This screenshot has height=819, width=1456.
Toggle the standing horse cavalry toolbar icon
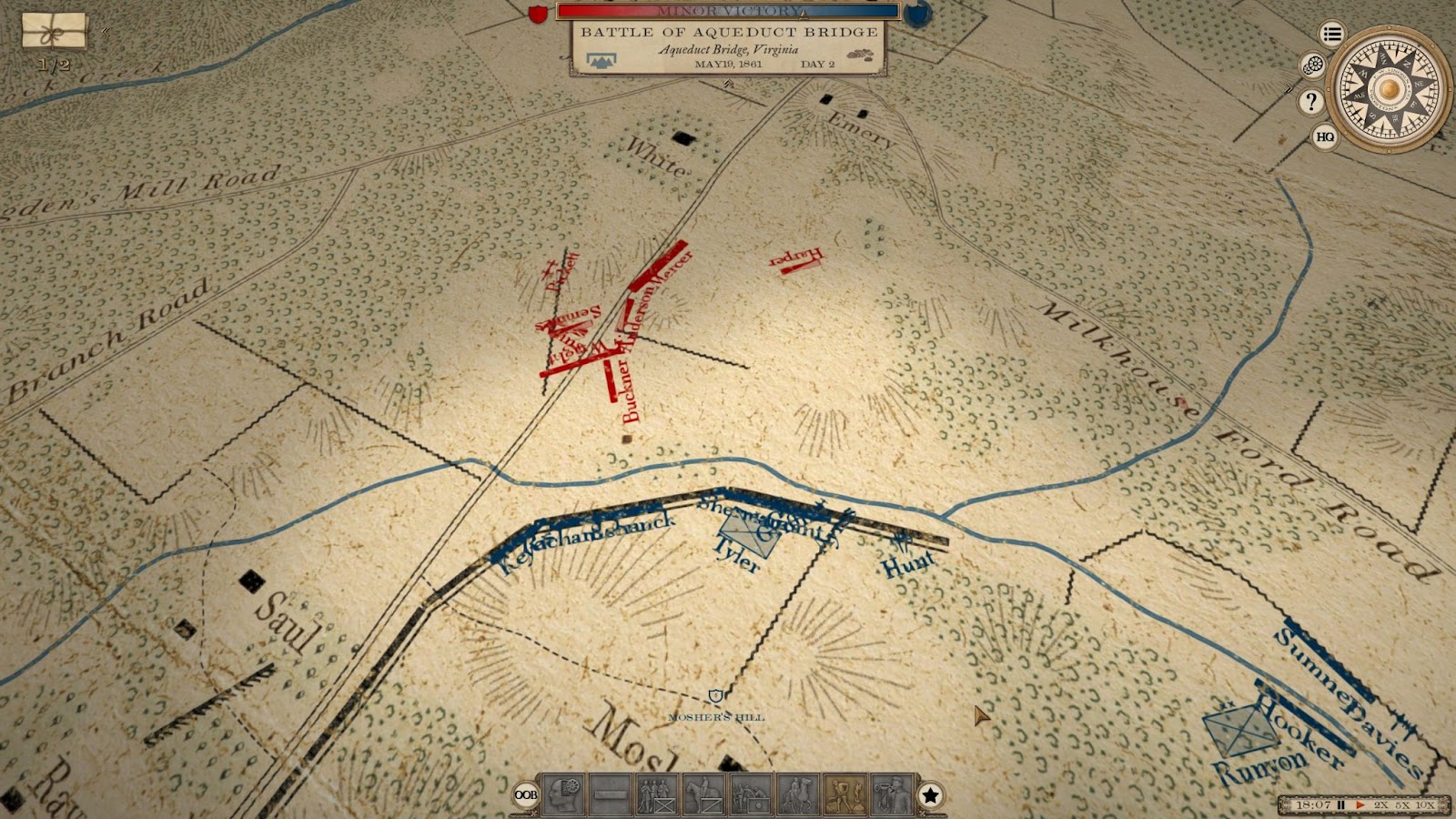[x=703, y=794]
